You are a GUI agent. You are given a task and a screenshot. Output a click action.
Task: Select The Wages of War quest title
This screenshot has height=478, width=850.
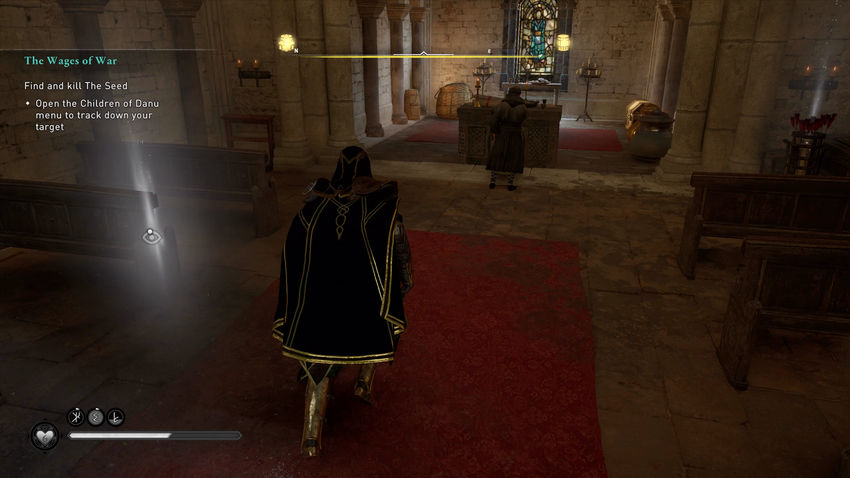click(71, 61)
